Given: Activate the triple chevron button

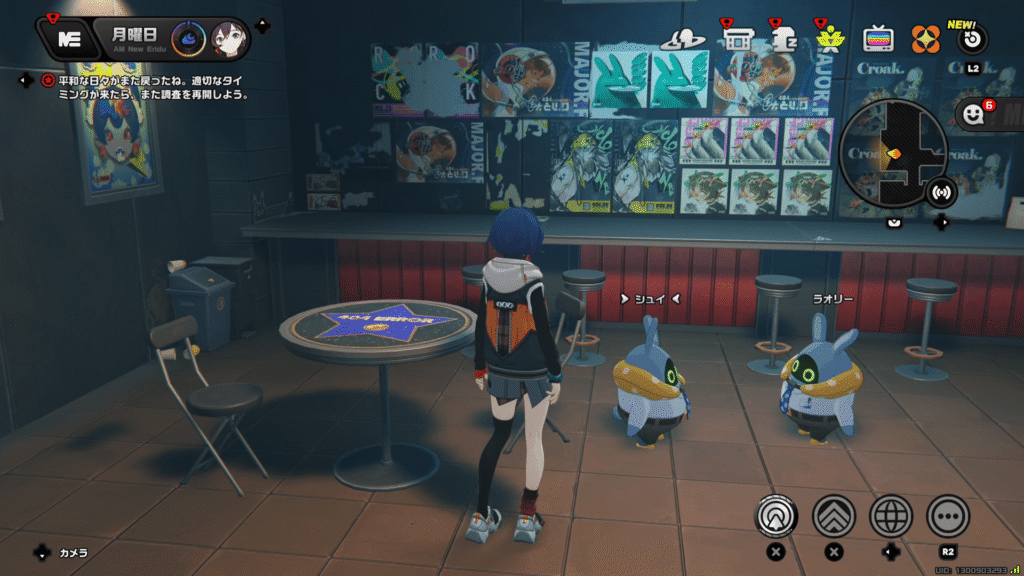Looking at the screenshot, I should coord(833,516).
